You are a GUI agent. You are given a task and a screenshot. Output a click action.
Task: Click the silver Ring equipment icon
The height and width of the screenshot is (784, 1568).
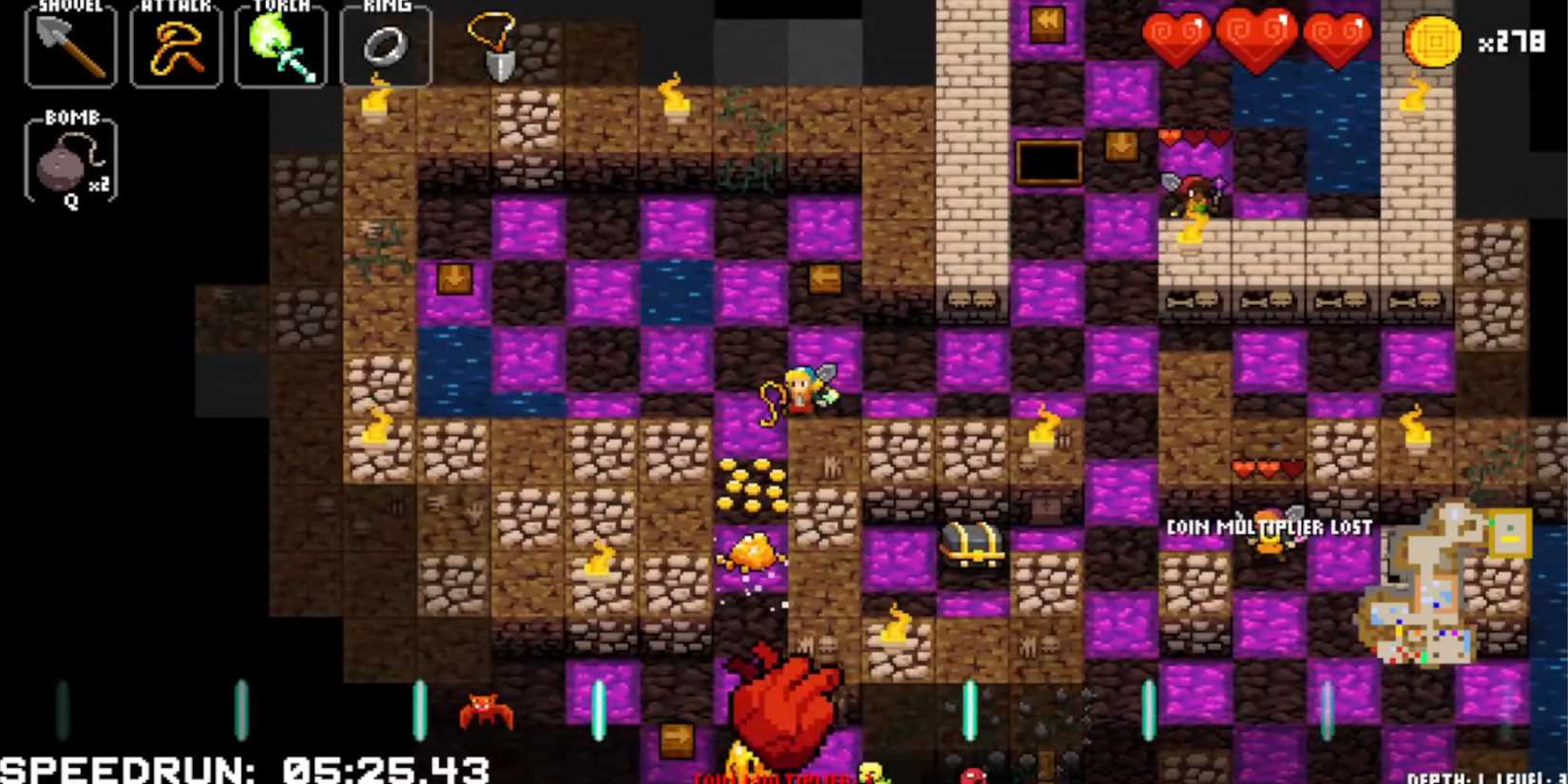387,46
